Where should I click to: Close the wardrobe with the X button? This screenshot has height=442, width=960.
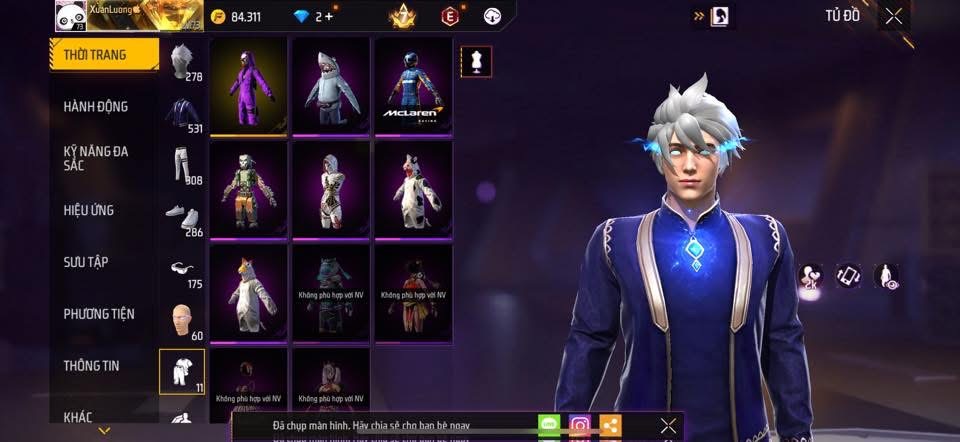(x=893, y=16)
